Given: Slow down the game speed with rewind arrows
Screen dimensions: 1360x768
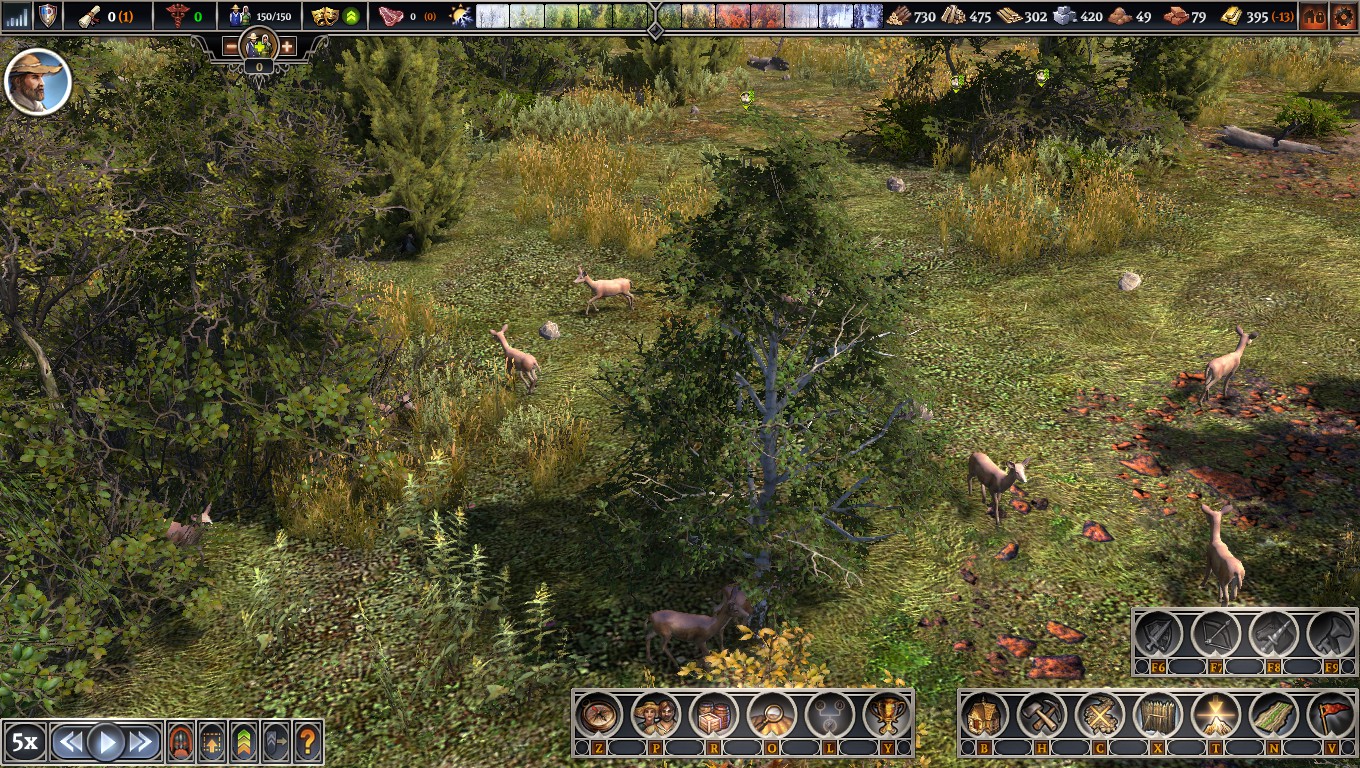Looking at the screenshot, I should click(x=69, y=742).
